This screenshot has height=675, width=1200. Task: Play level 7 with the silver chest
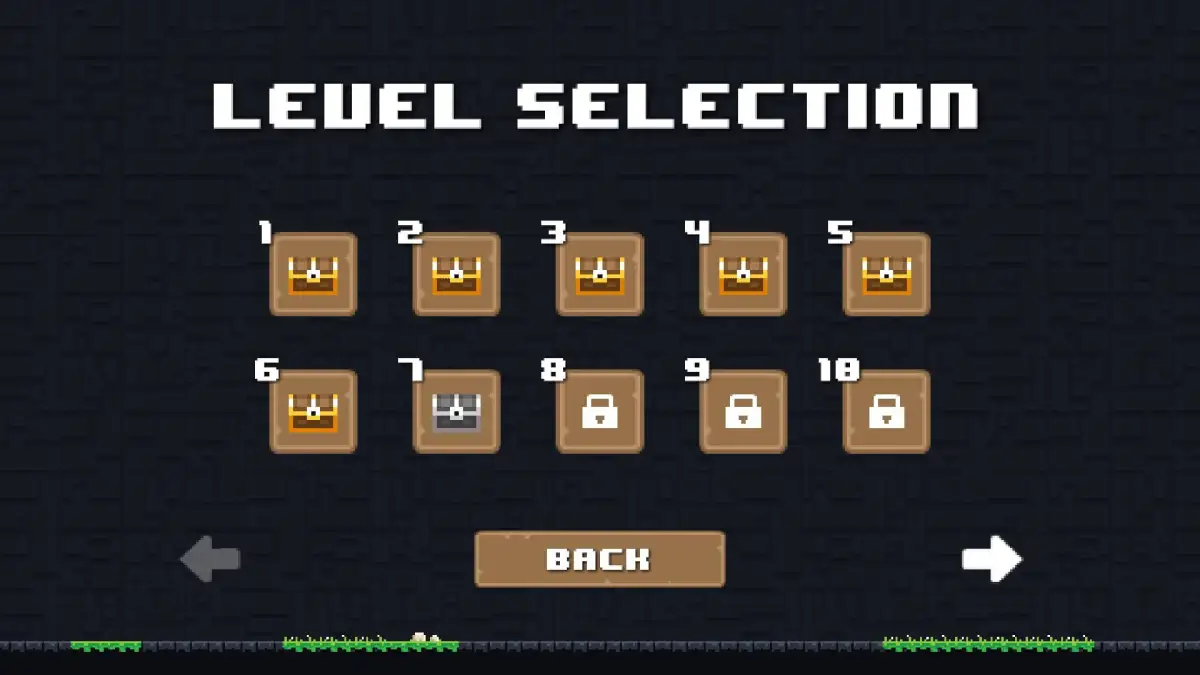pos(457,412)
